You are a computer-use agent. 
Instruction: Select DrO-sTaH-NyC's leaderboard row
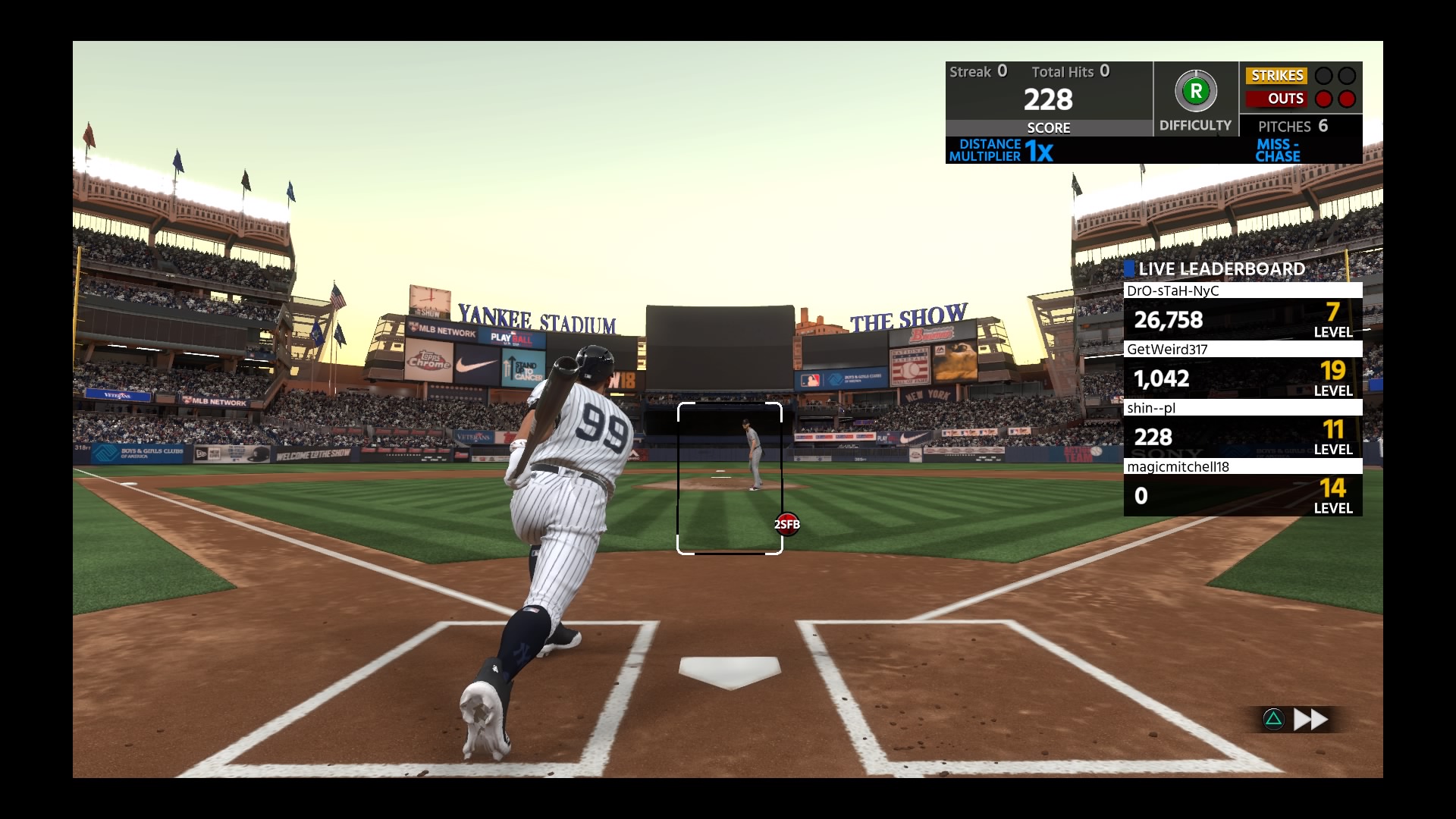1242,312
